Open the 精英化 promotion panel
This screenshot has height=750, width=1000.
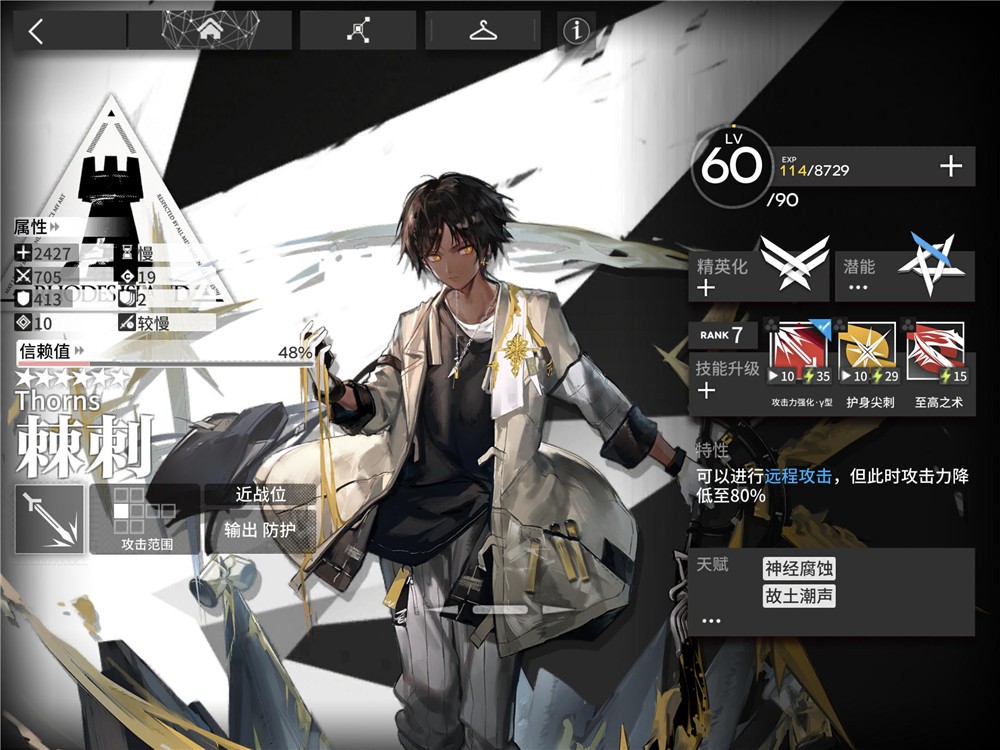pyautogui.click(x=759, y=276)
